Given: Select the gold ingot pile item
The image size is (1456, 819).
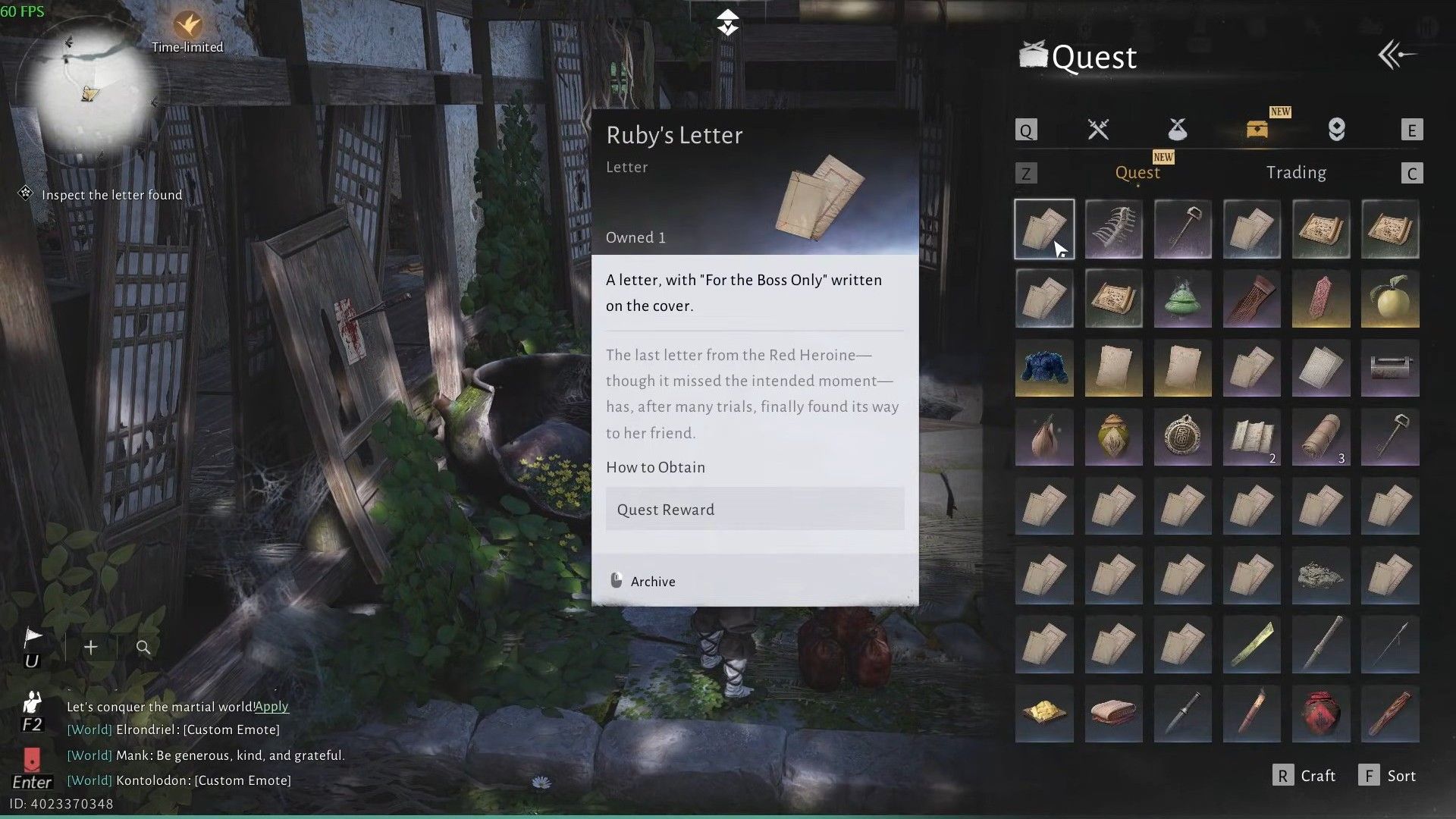Looking at the screenshot, I should click(1044, 714).
